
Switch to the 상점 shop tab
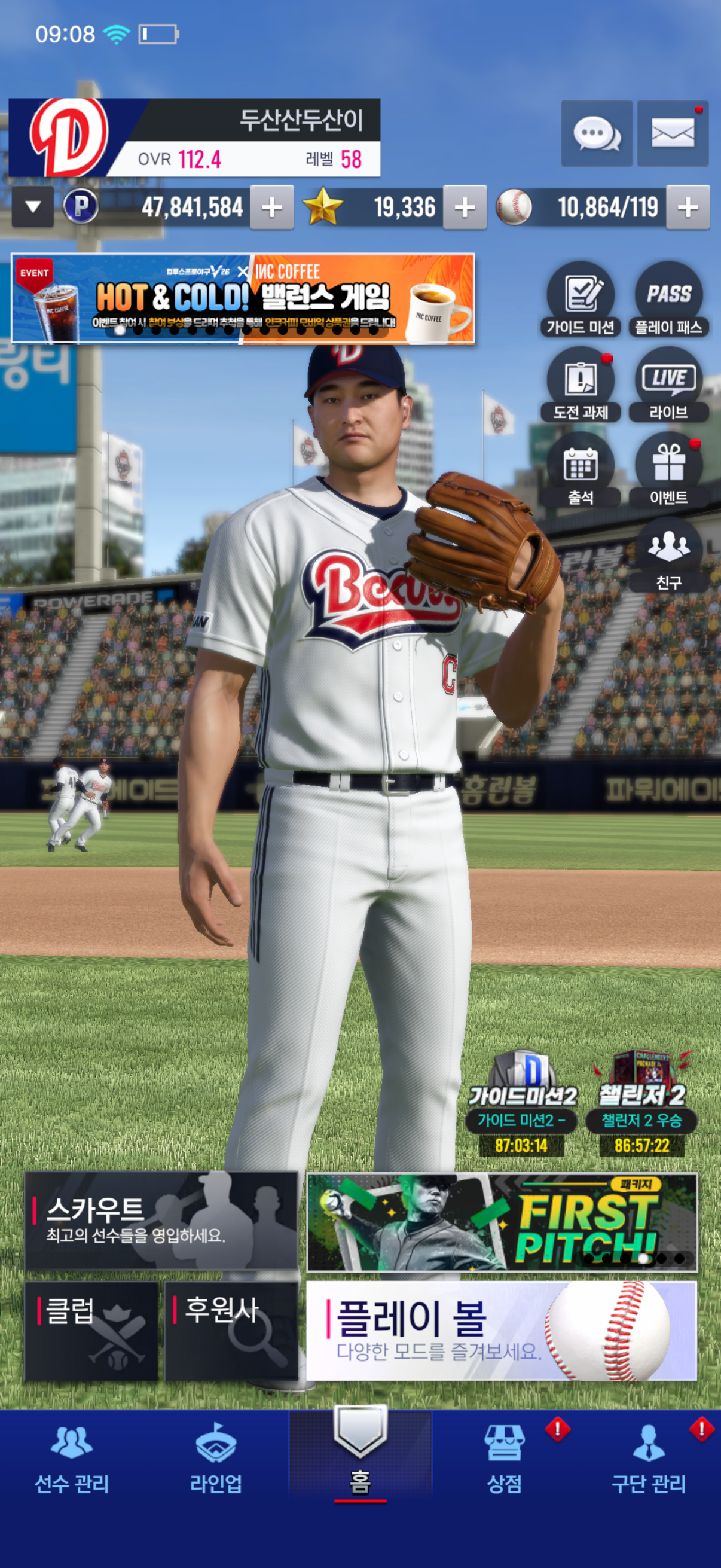(x=505, y=1460)
